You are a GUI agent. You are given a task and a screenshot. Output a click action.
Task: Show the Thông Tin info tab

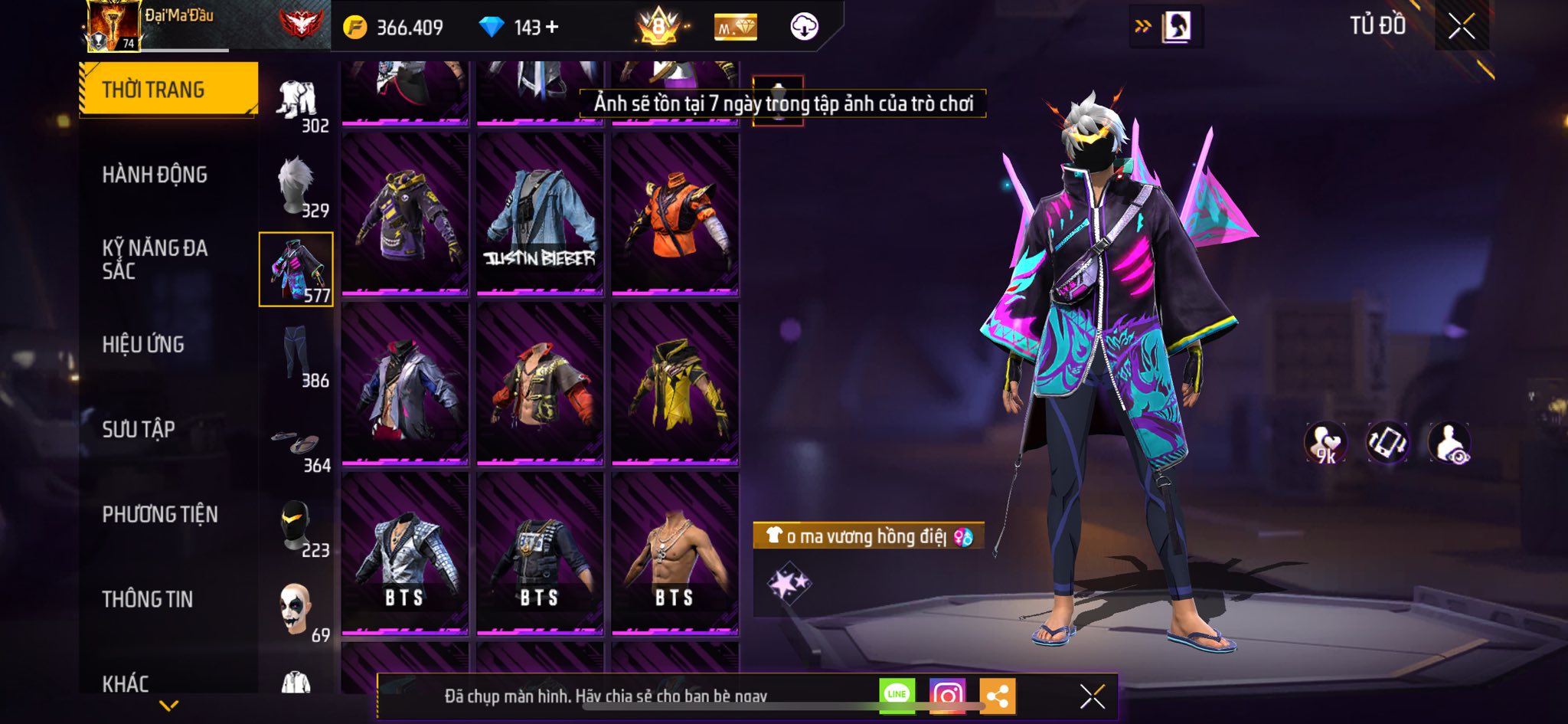click(x=148, y=599)
